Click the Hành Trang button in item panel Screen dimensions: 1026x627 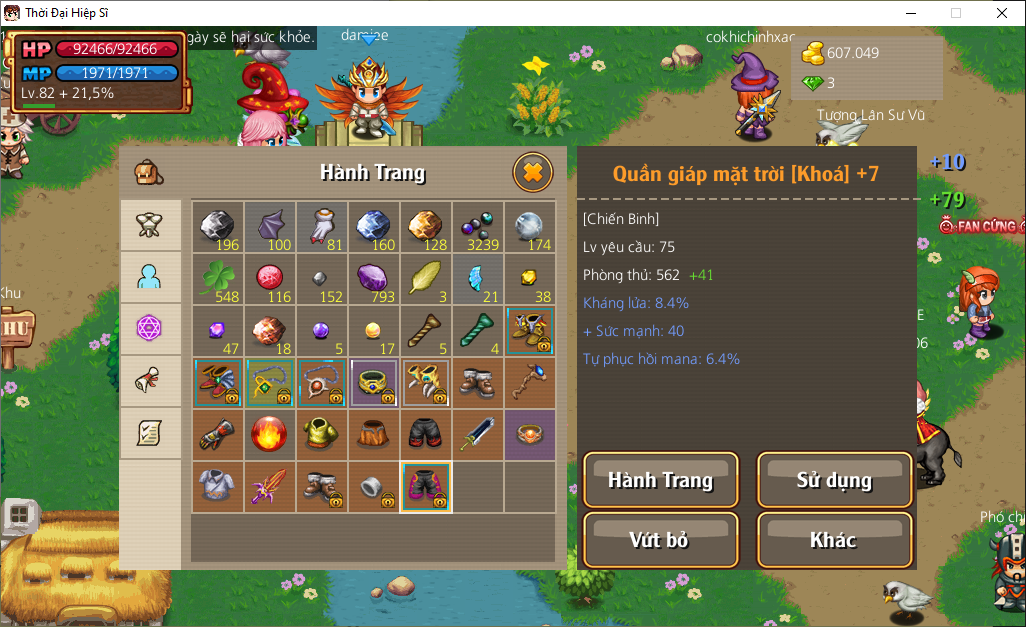click(660, 480)
